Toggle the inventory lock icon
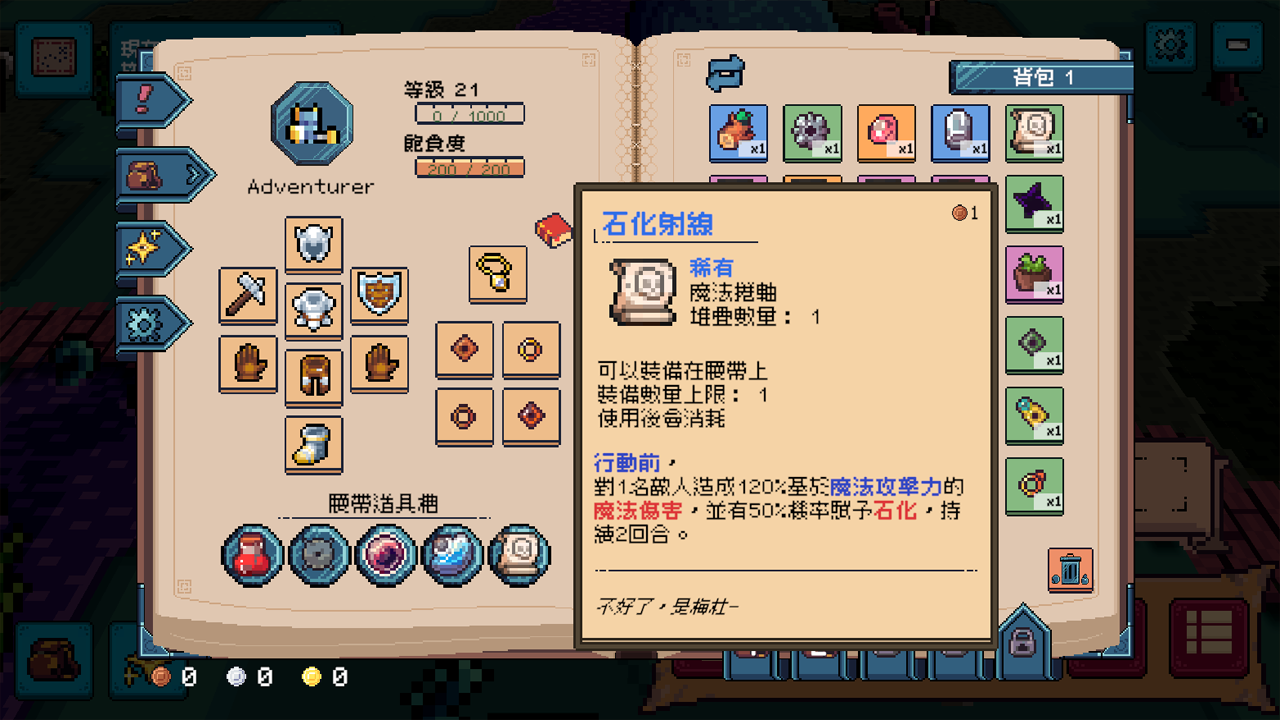 1021,641
